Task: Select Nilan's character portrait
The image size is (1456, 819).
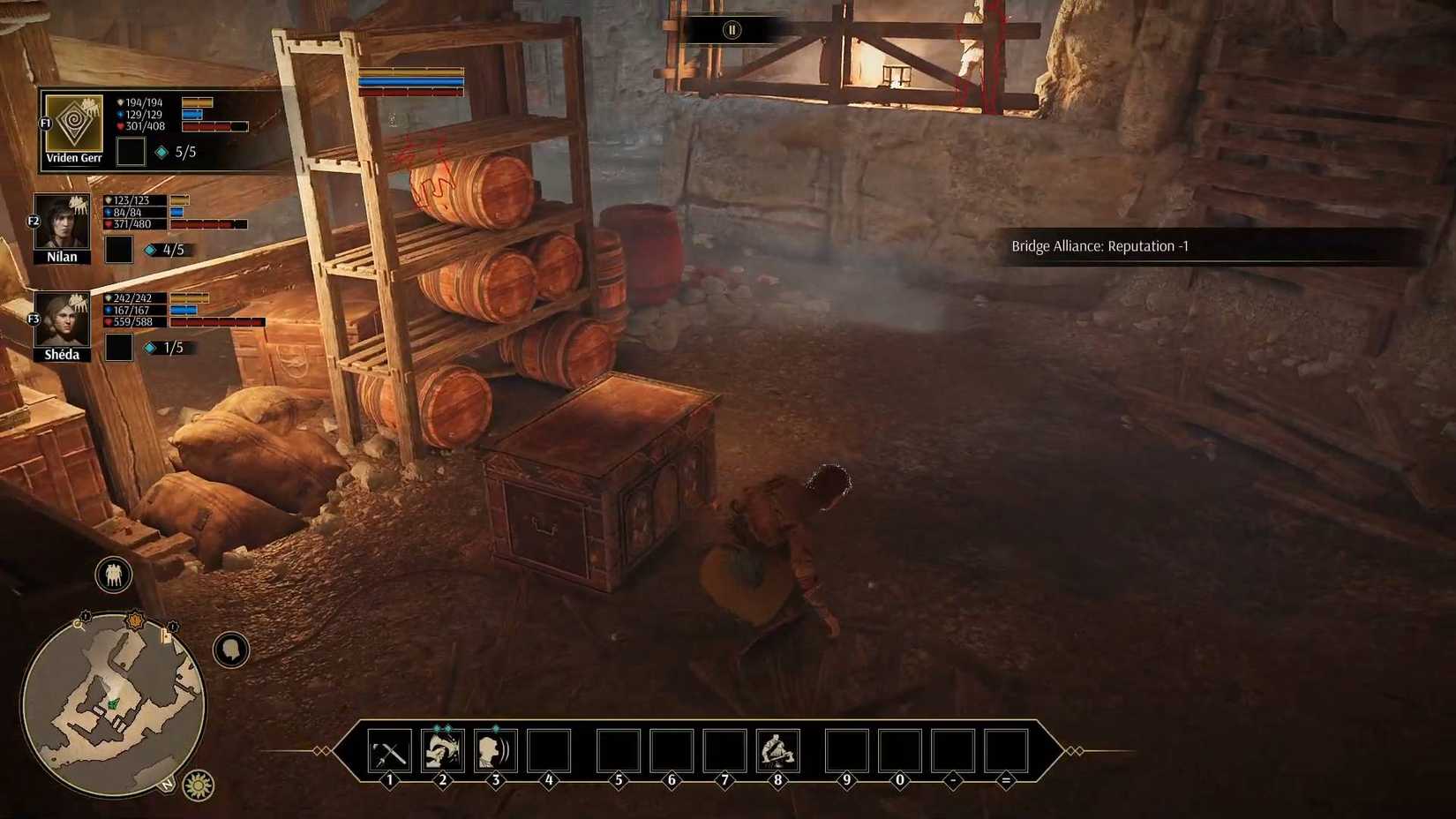Action: (x=61, y=221)
